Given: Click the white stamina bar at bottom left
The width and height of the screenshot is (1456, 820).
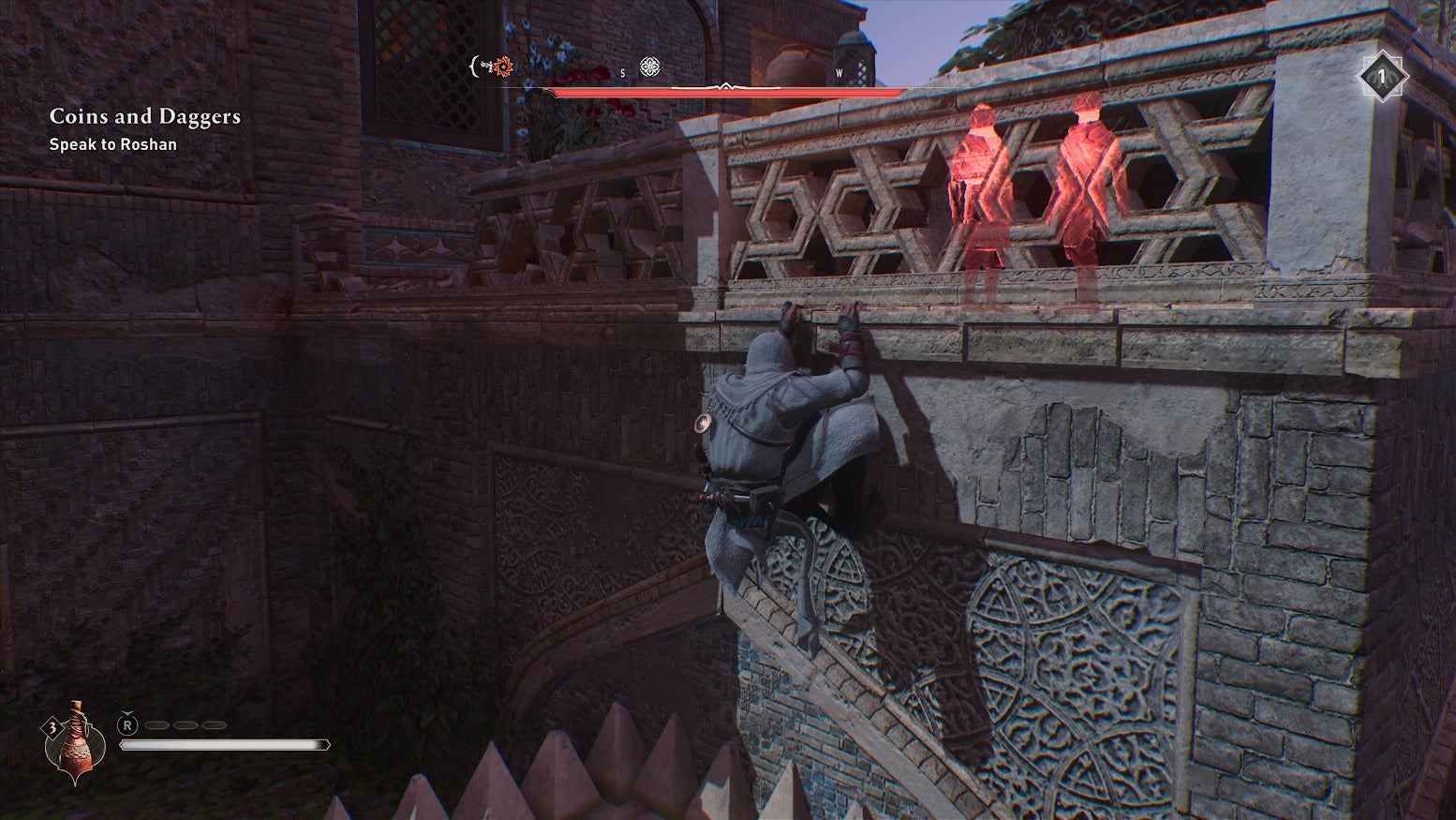Looking at the screenshot, I should click(x=225, y=742).
